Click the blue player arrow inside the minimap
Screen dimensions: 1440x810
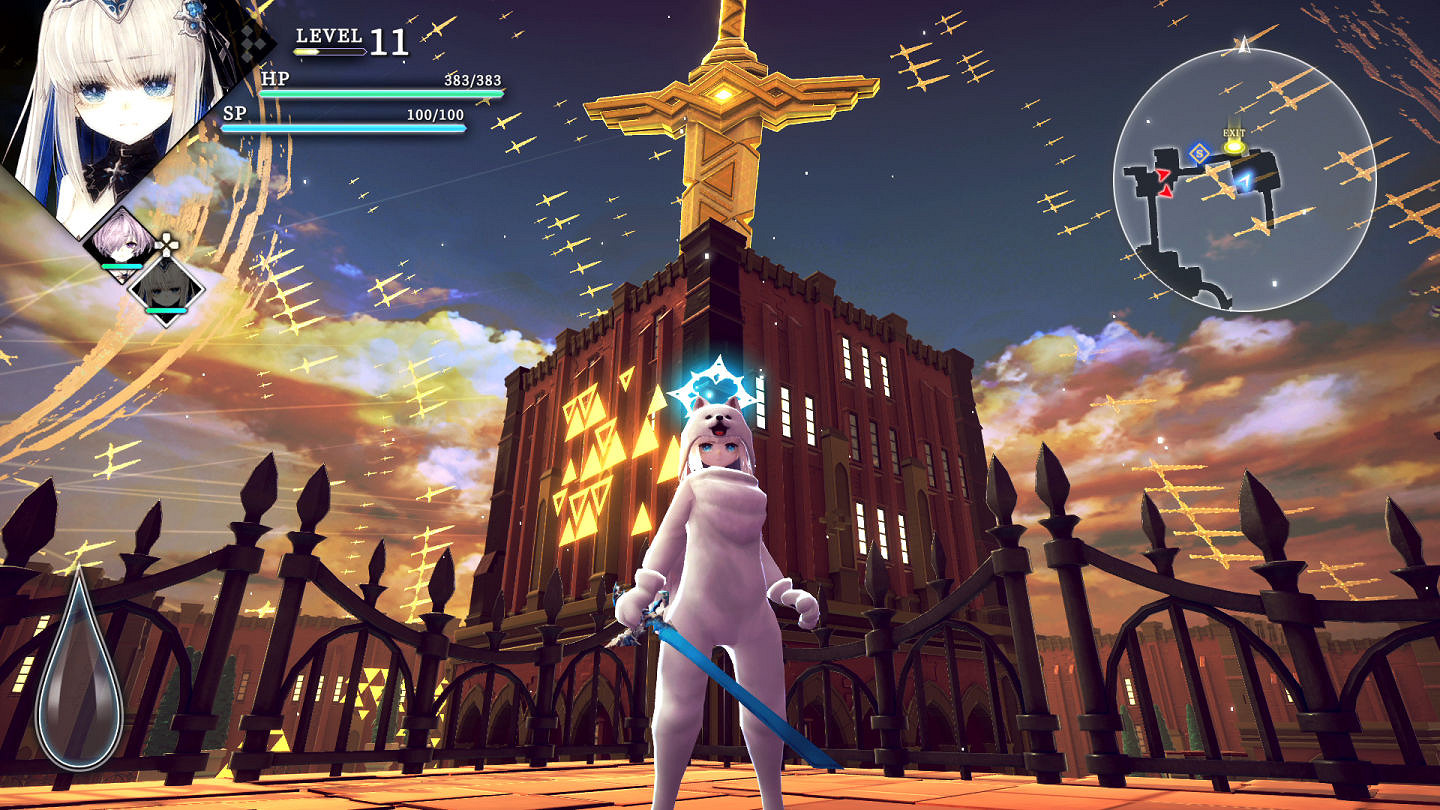(x=1247, y=180)
